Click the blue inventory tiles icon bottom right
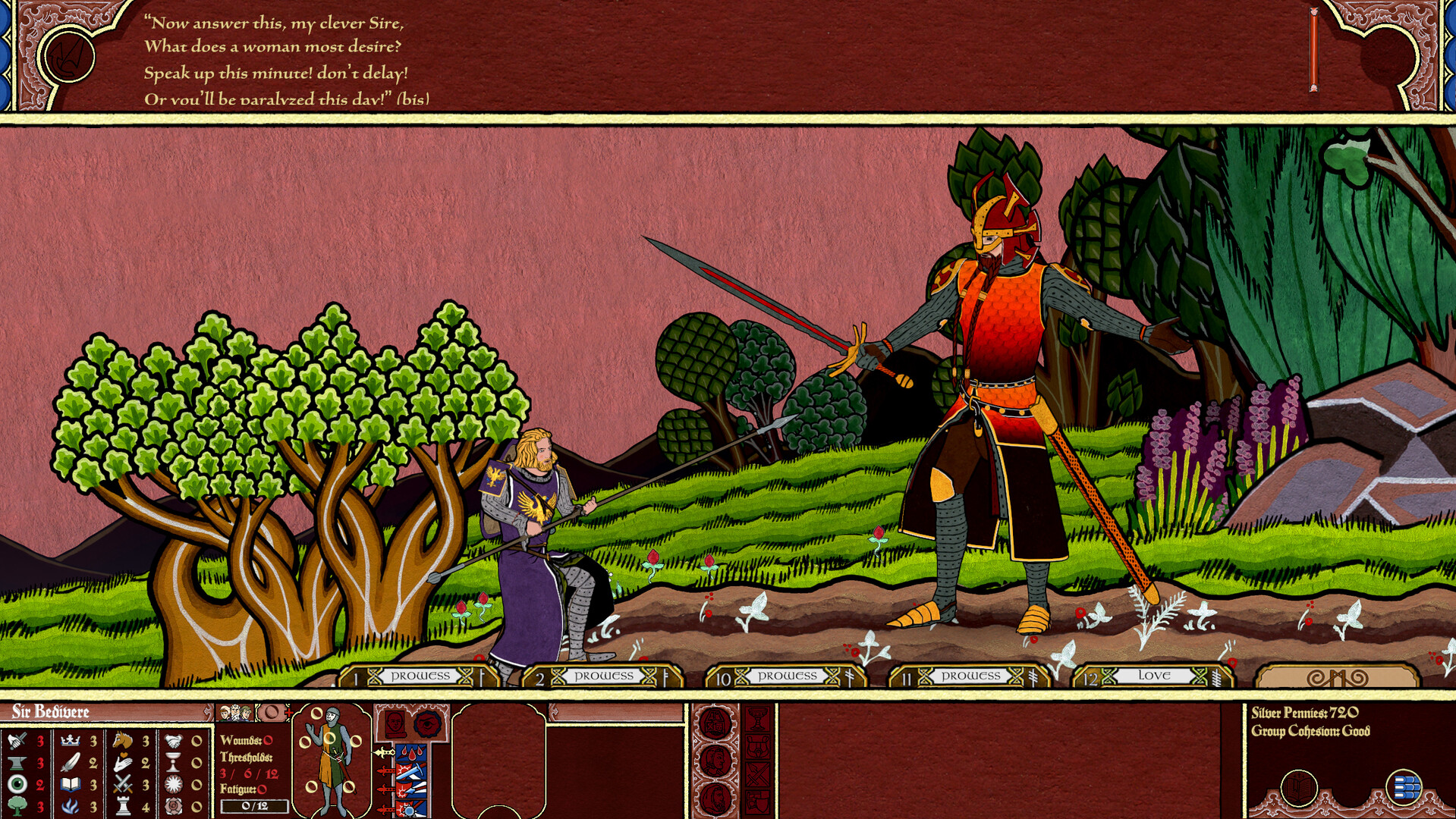 [1404, 786]
